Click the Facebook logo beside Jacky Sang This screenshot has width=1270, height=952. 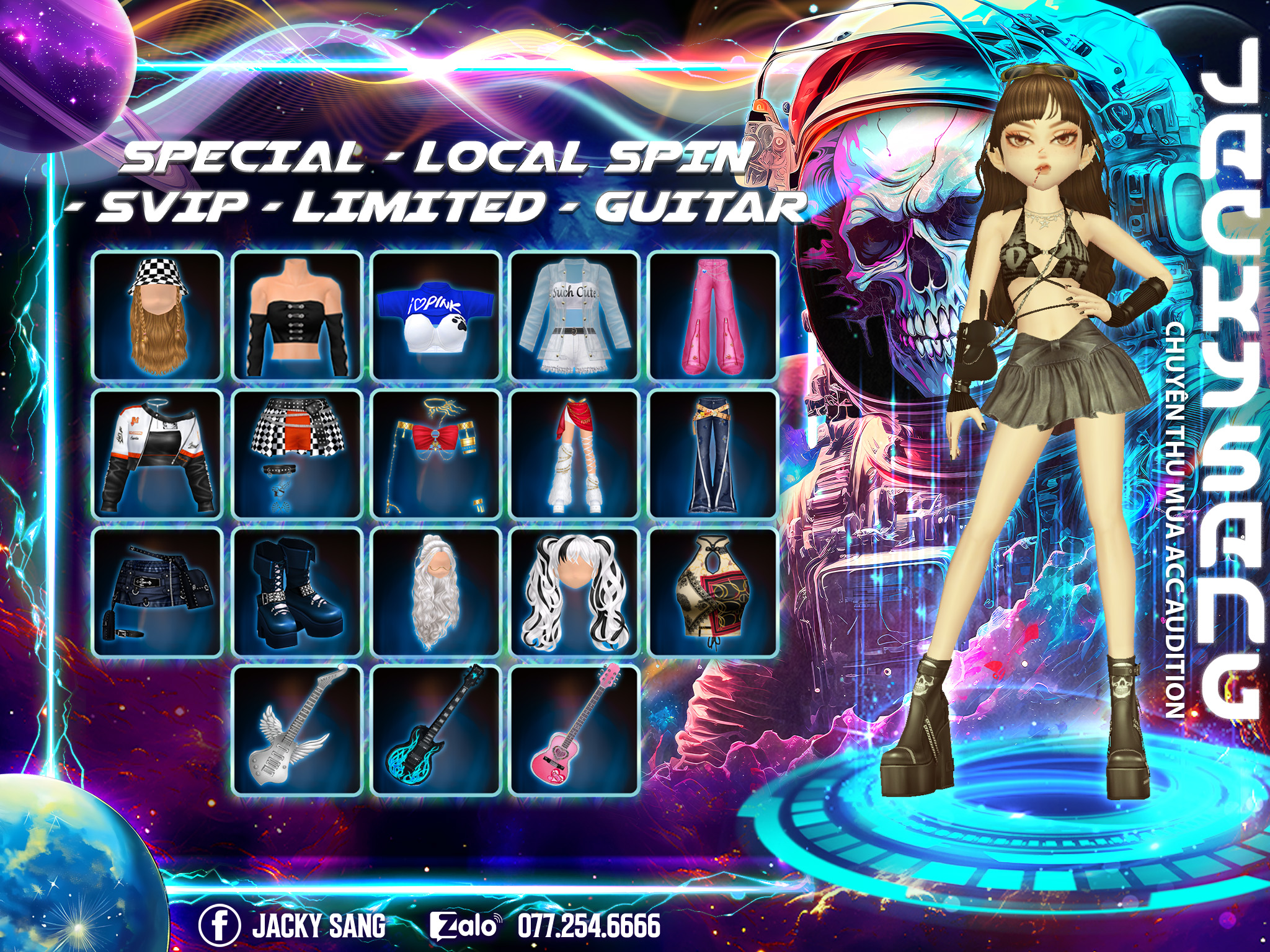[x=220, y=925]
